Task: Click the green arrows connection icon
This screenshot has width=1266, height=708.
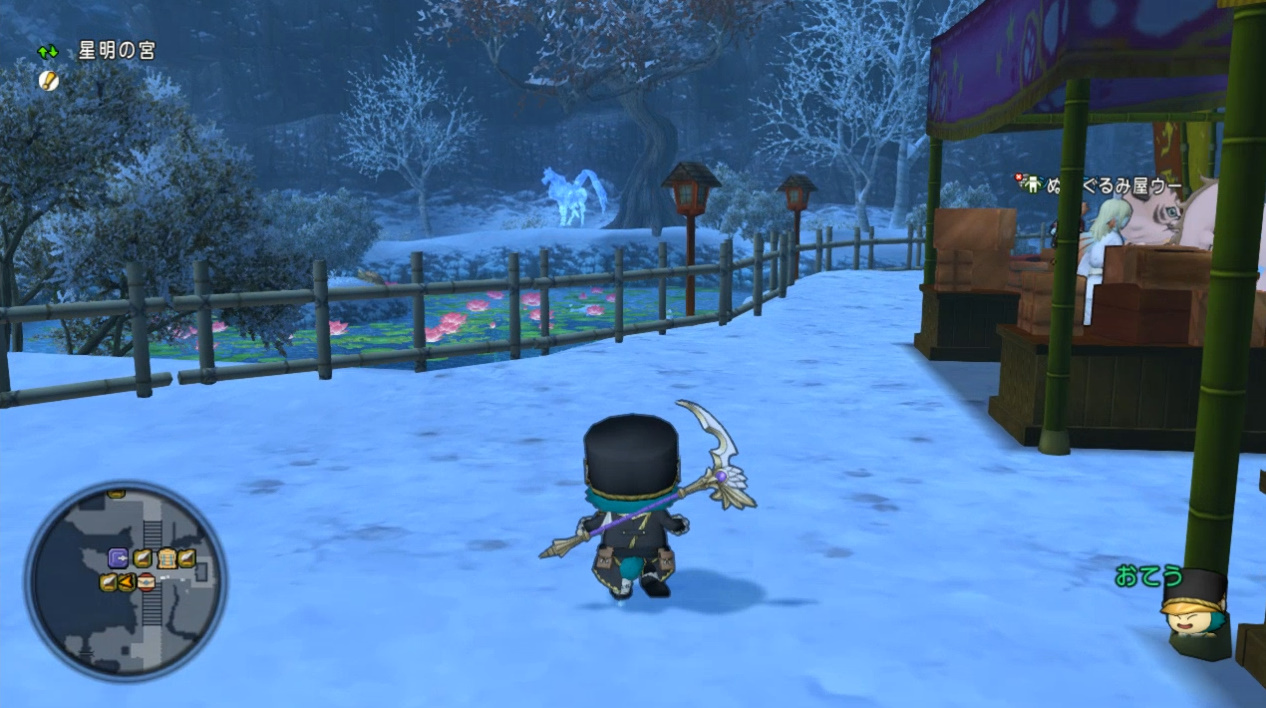Action: click(48, 51)
